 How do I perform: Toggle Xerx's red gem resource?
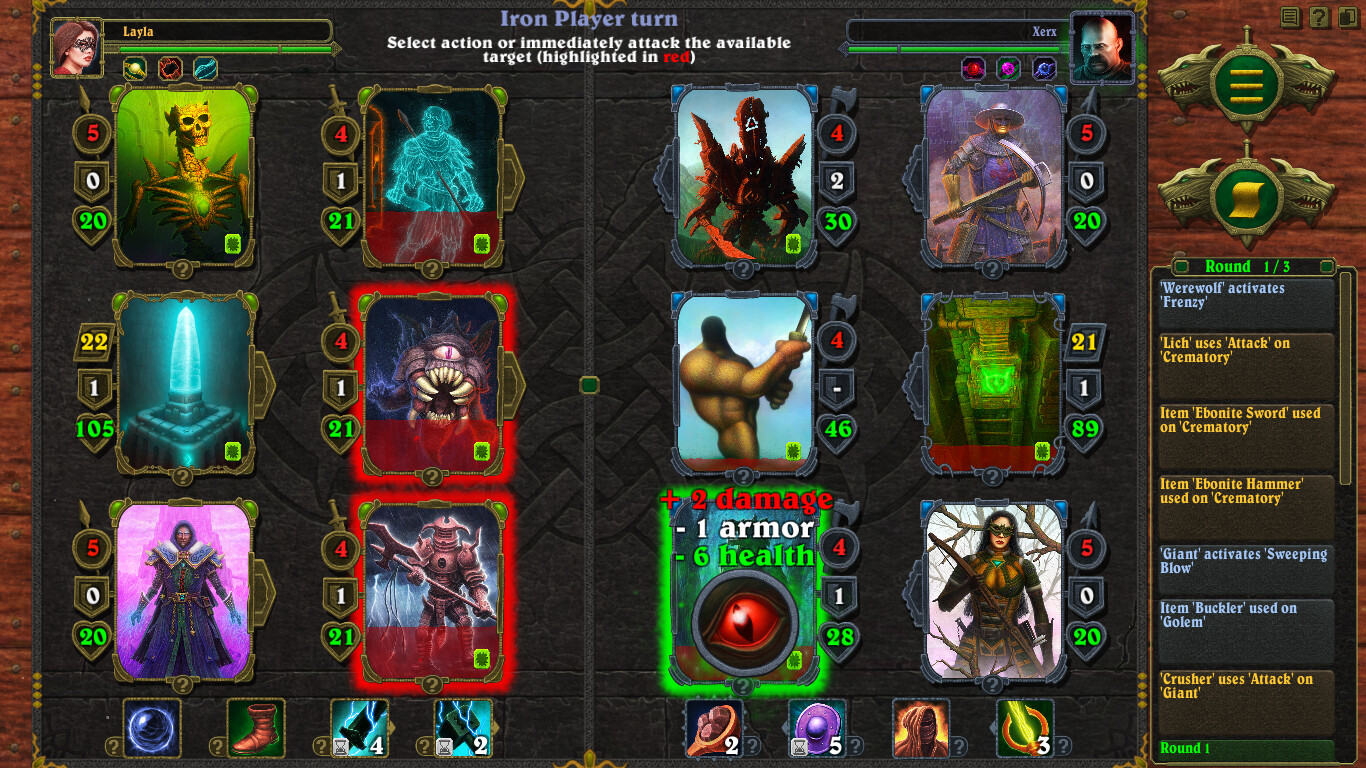[972, 68]
